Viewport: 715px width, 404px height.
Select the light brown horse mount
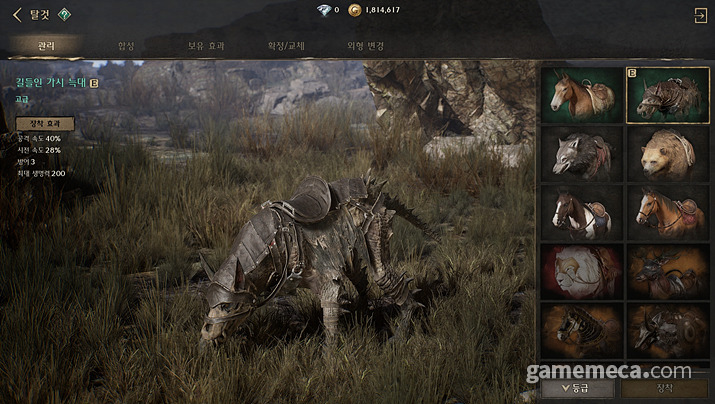pos(581,94)
